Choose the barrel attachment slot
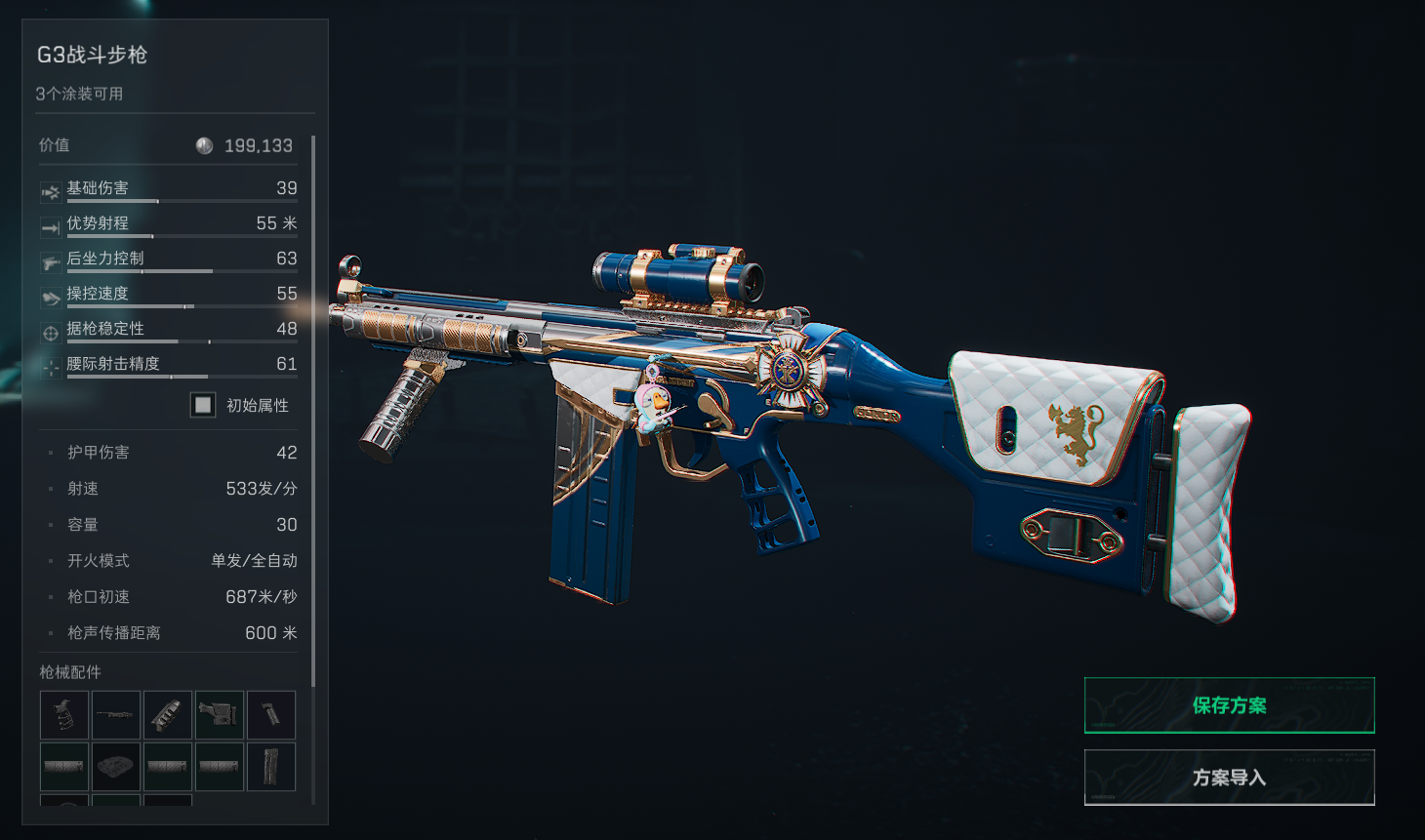 coord(116,714)
